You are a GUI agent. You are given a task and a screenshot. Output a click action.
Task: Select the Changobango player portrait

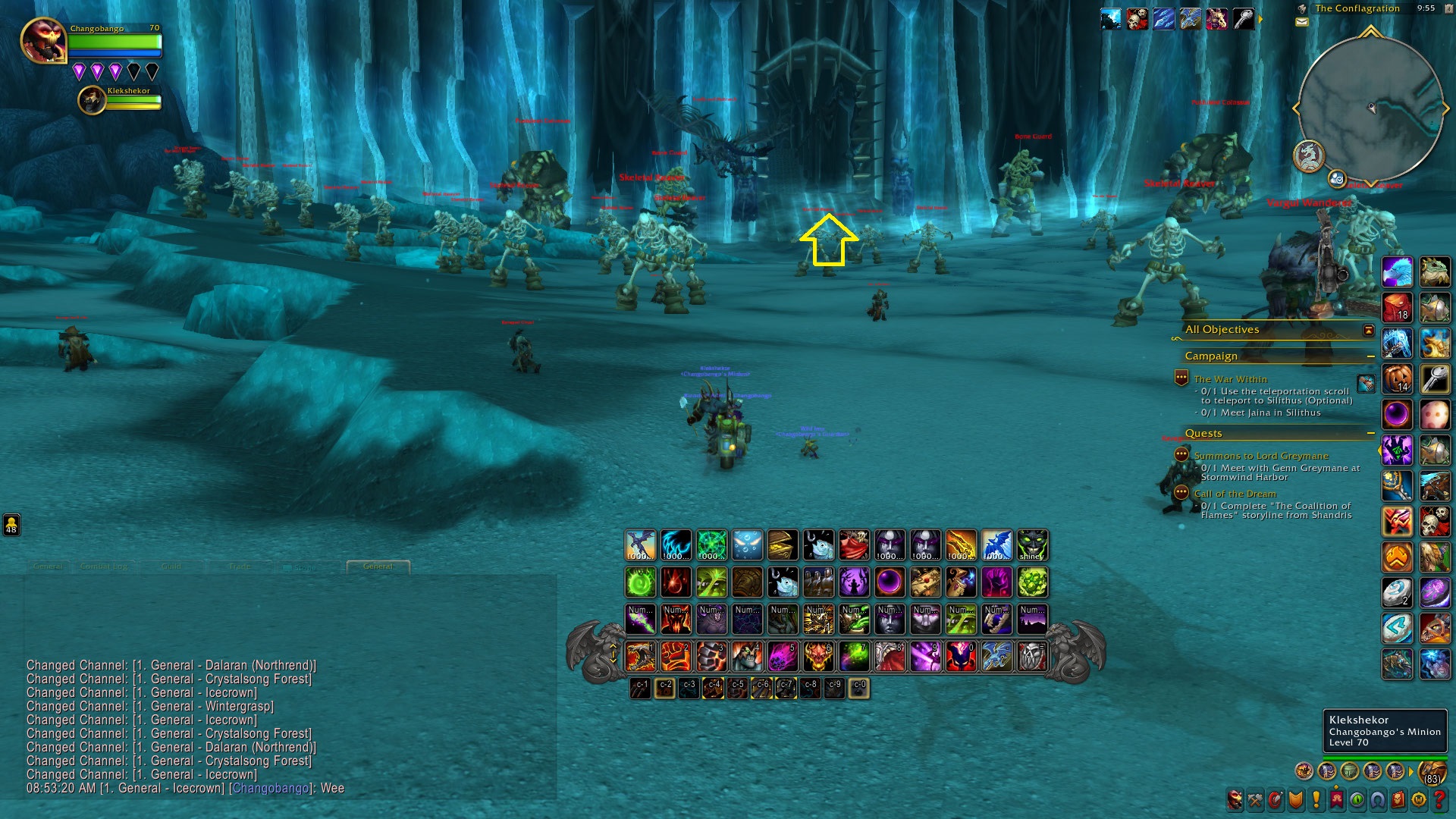pyautogui.click(x=43, y=41)
